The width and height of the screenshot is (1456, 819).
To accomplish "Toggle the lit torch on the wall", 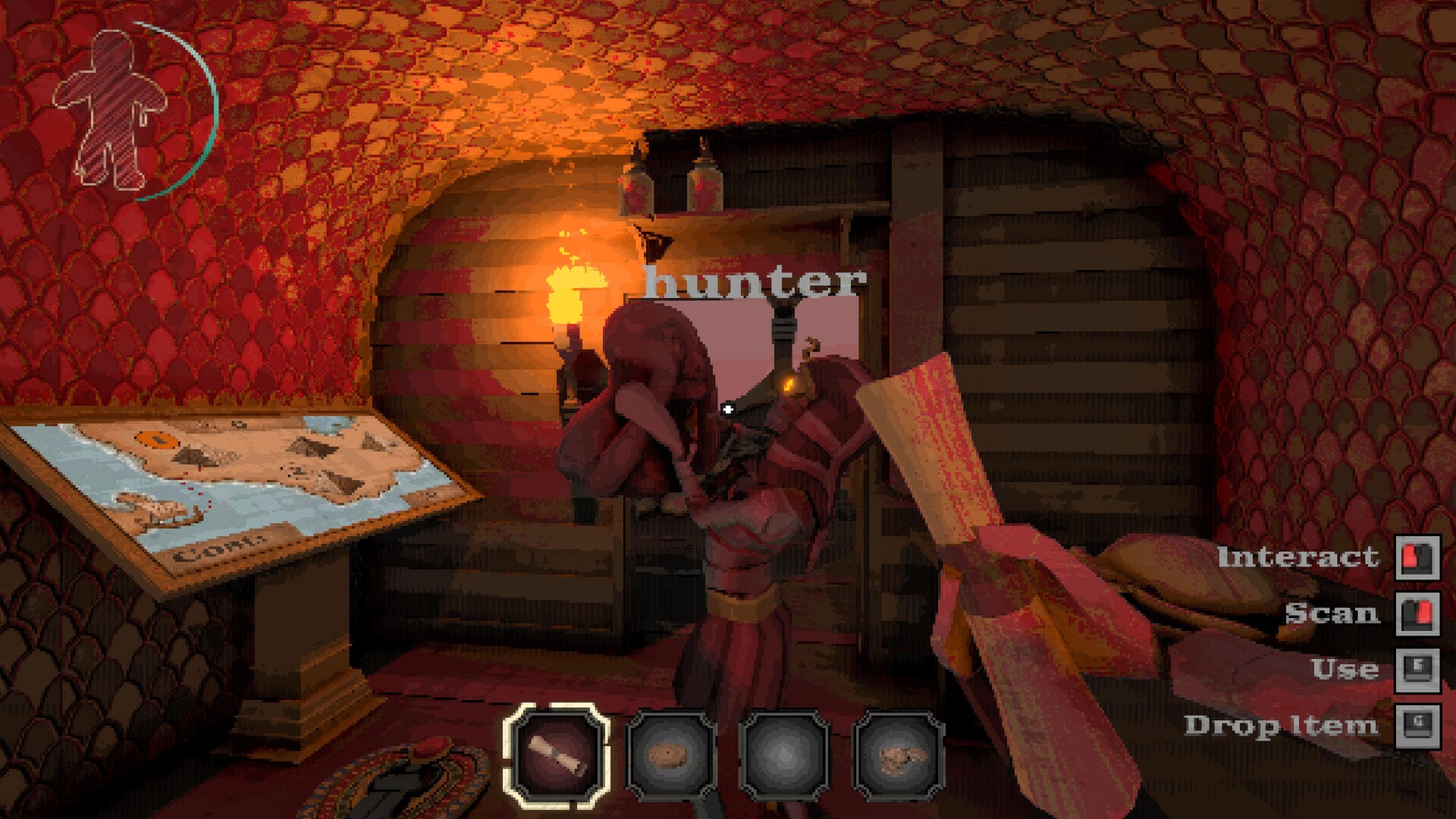I will pyautogui.click(x=573, y=296).
